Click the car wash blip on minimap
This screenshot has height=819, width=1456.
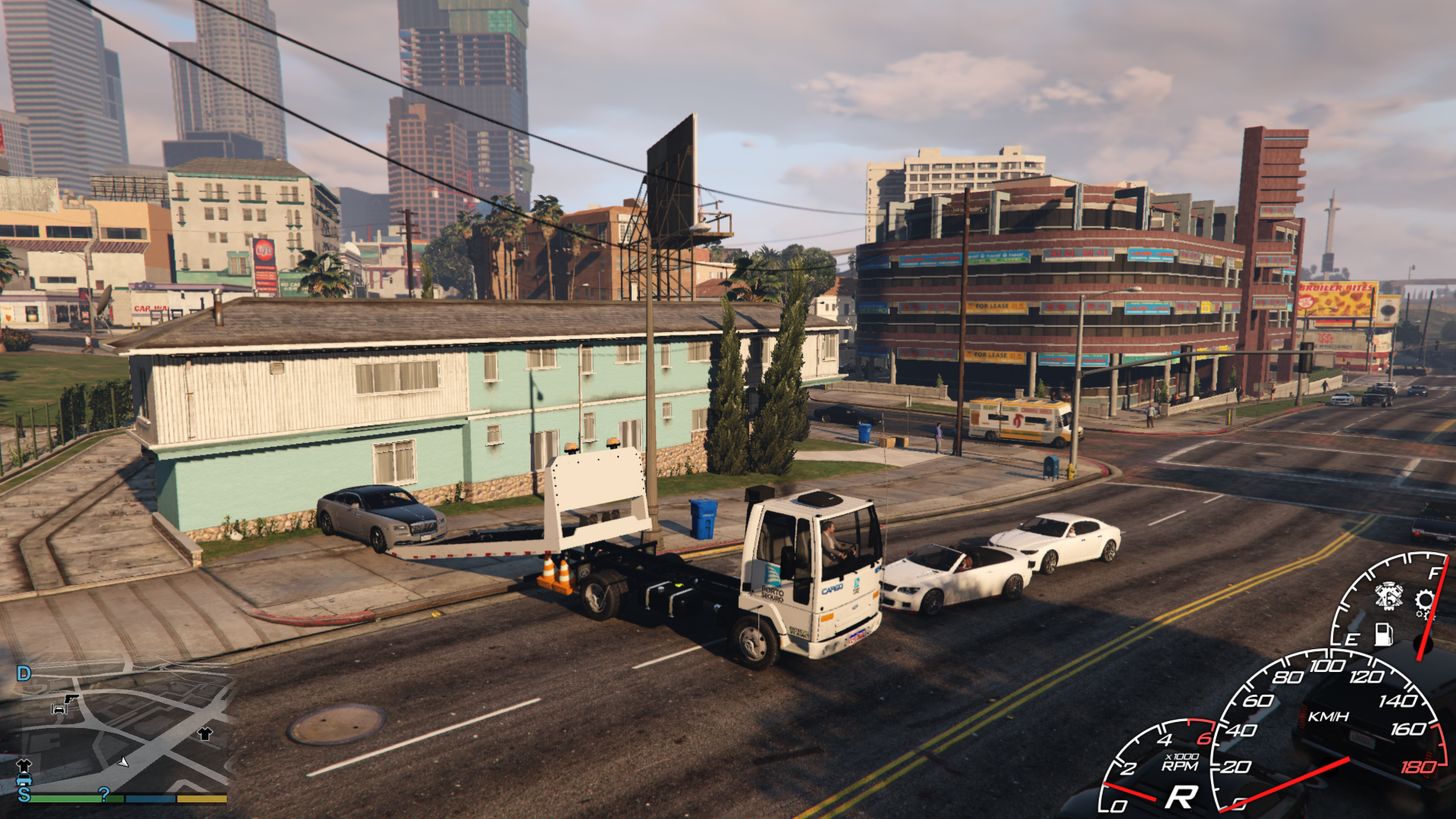[58, 710]
